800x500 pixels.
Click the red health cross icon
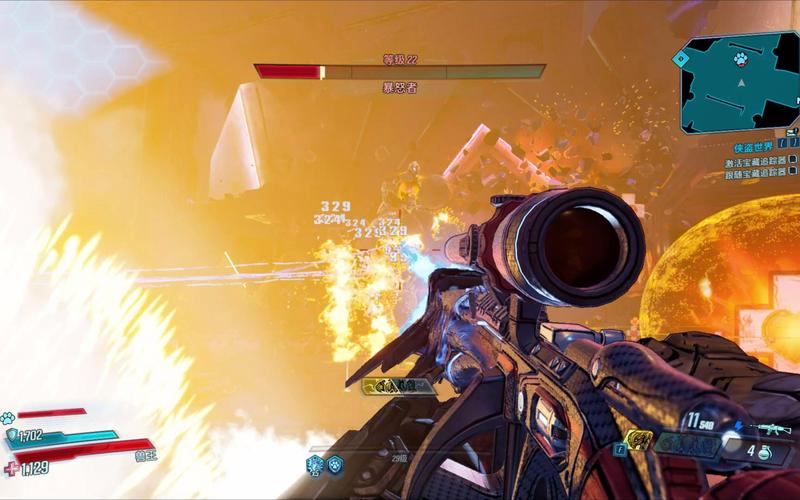tap(12, 467)
